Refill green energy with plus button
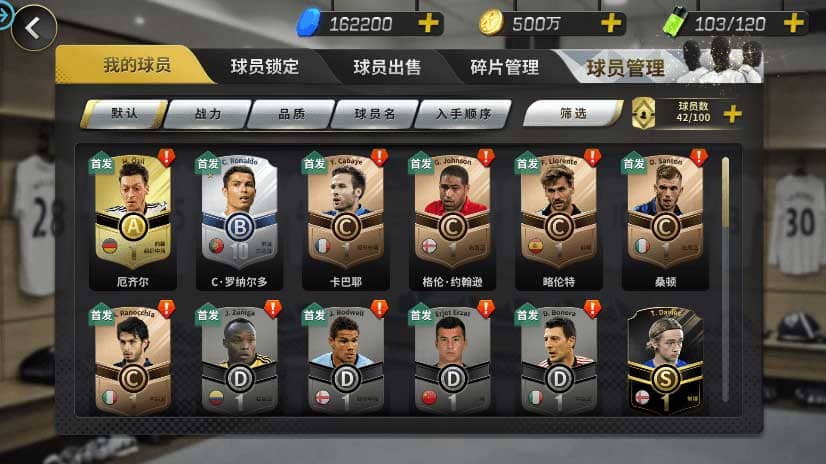826x464 pixels. click(794, 23)
